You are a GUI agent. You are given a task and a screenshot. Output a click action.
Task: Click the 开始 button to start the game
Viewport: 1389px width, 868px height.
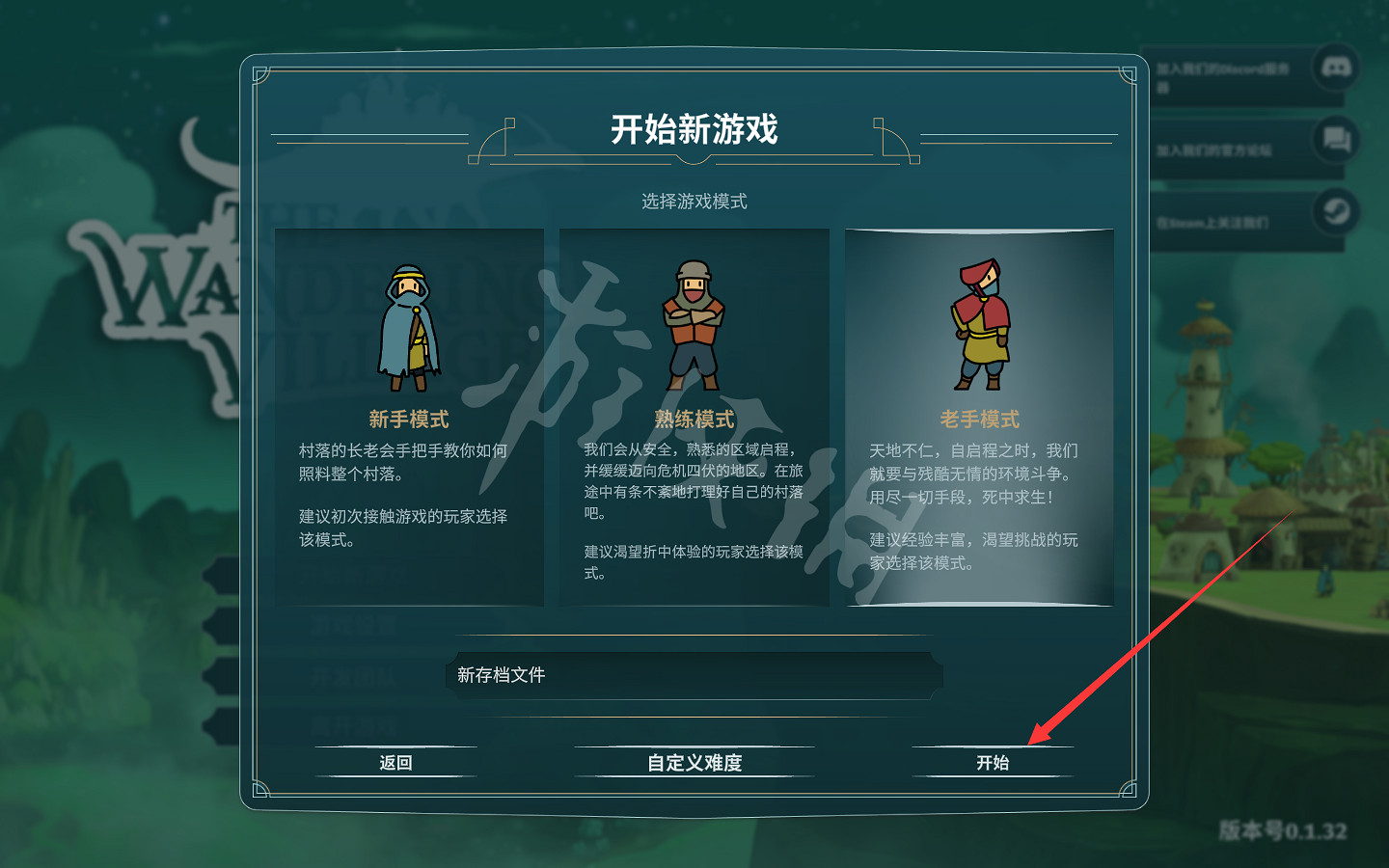pyautogui.click(x=993, y=761)
